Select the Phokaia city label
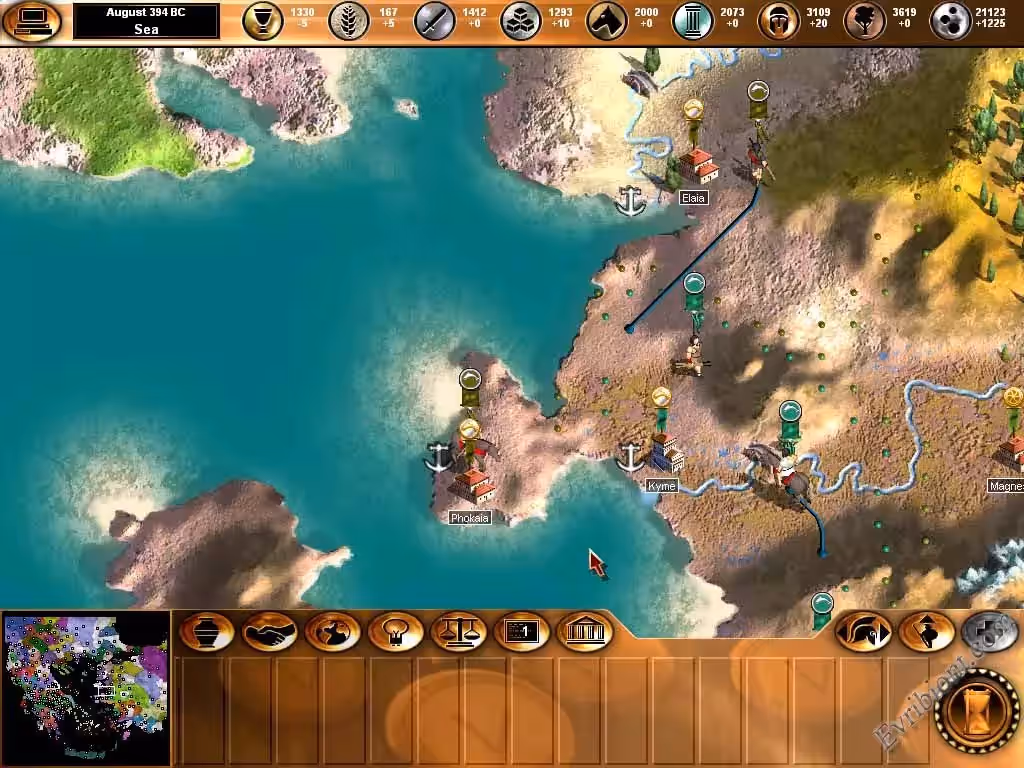This screenshot has width=1024, height=768. click(470, 518)
